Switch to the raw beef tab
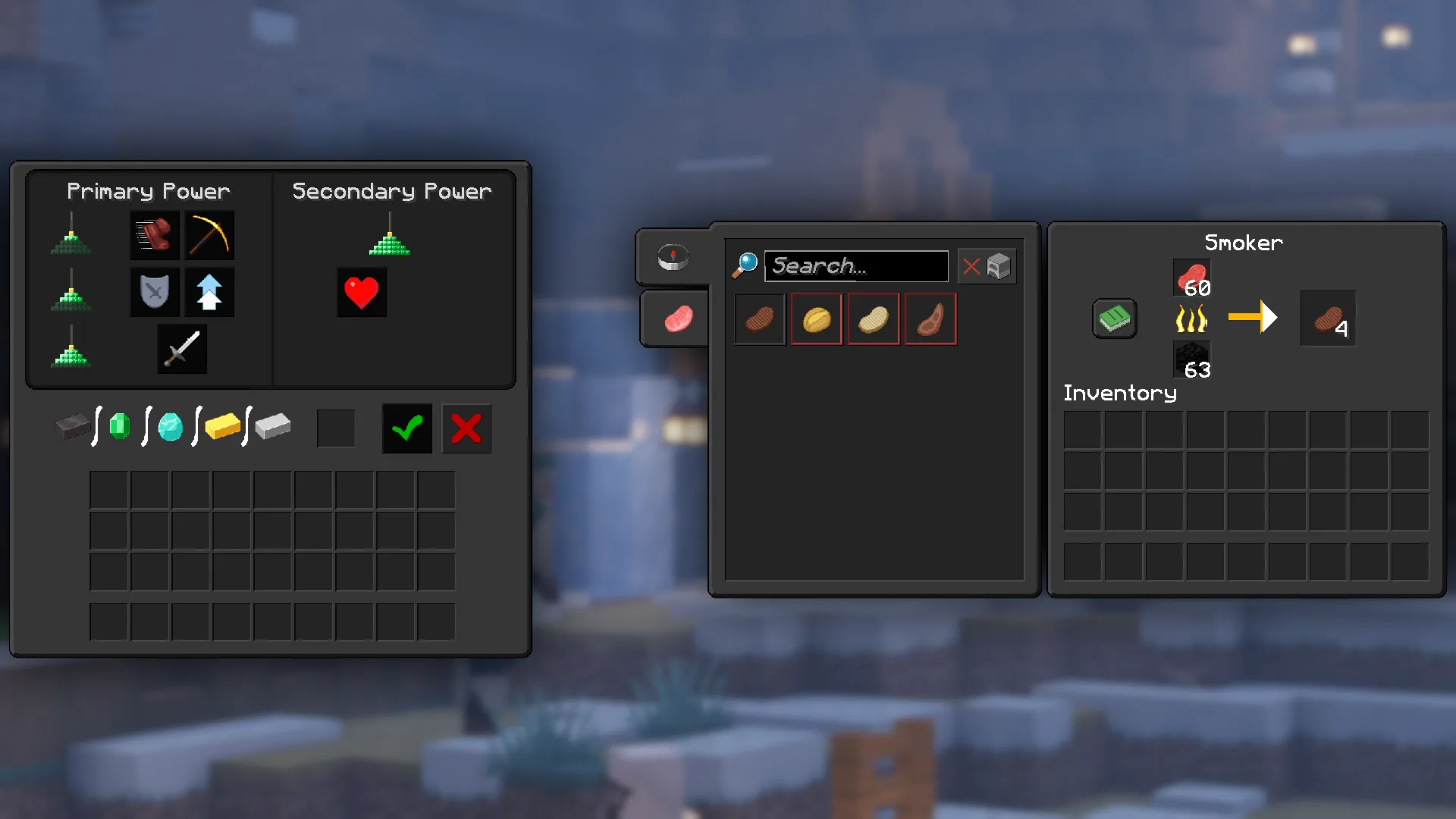 pyautogui.click(x=679, y=318)
